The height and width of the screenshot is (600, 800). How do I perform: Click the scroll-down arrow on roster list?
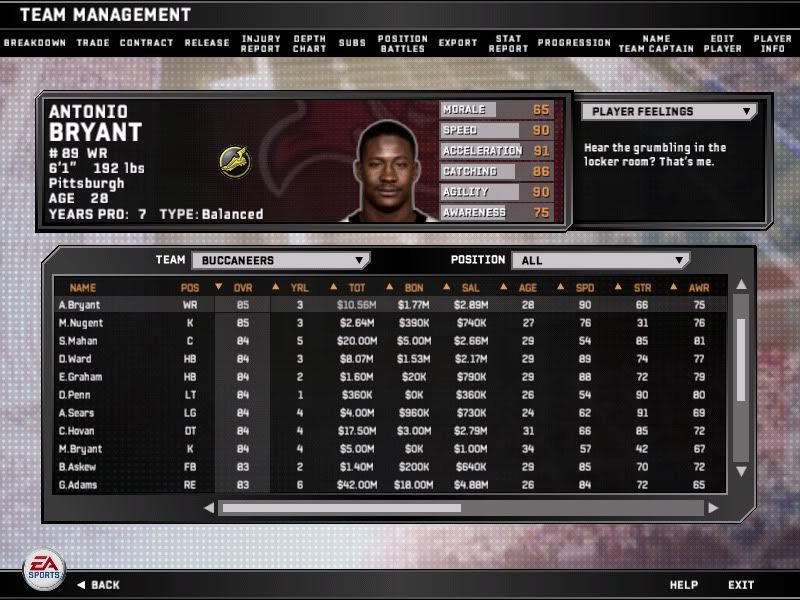pos(741,471)
